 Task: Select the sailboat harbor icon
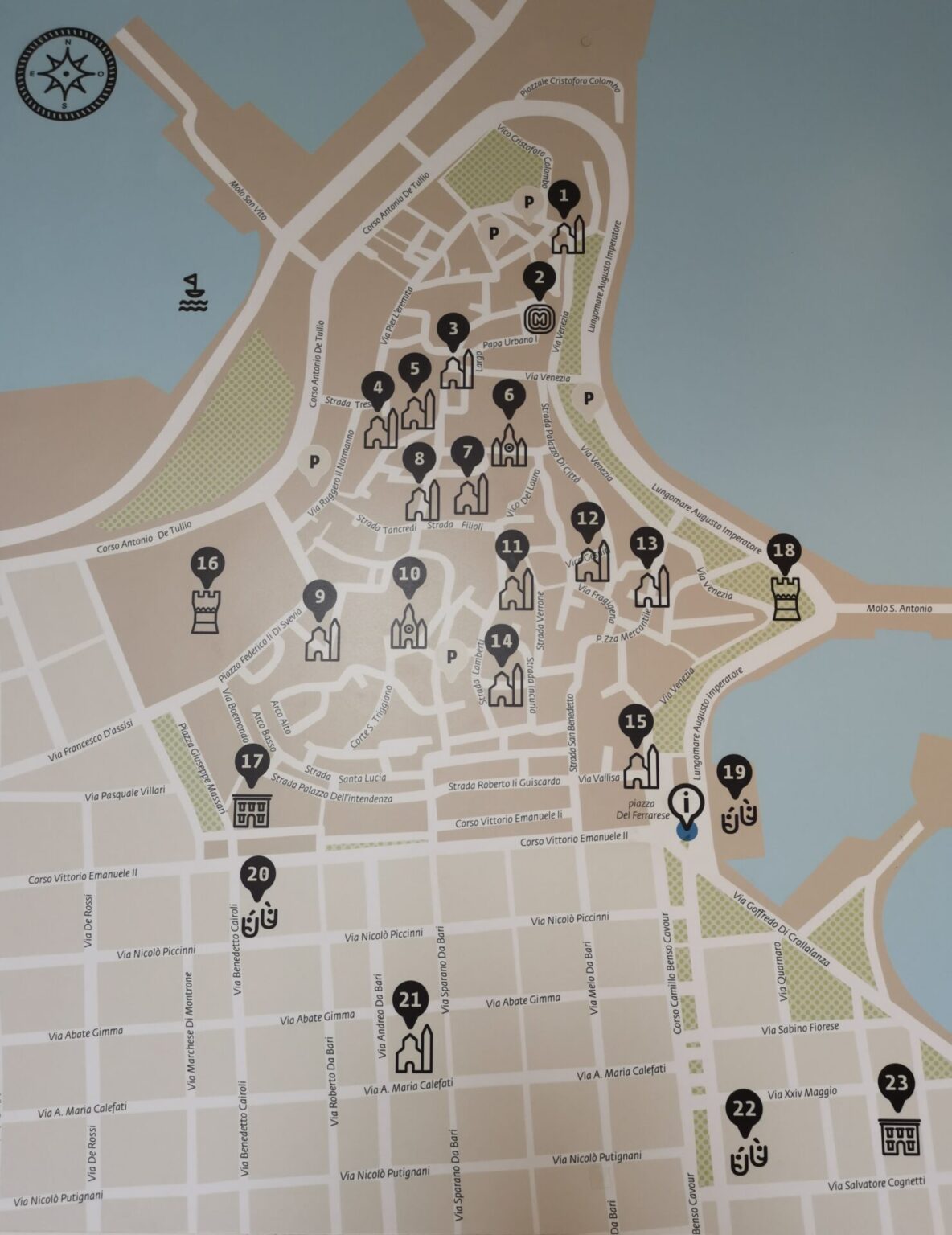pyautogui.click(x=193, y=293)
